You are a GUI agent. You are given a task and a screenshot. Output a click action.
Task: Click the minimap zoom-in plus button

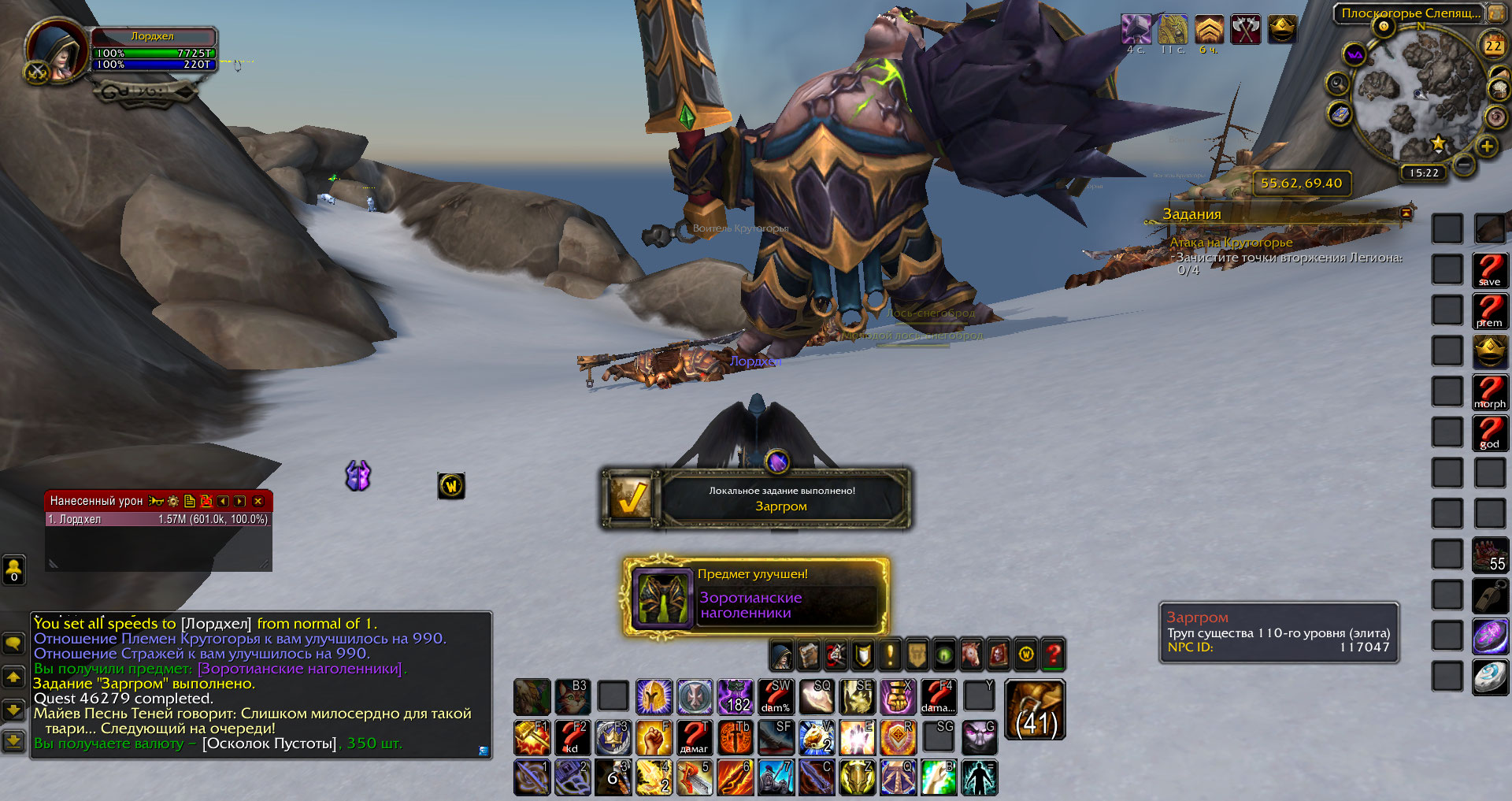point(1487,146)
